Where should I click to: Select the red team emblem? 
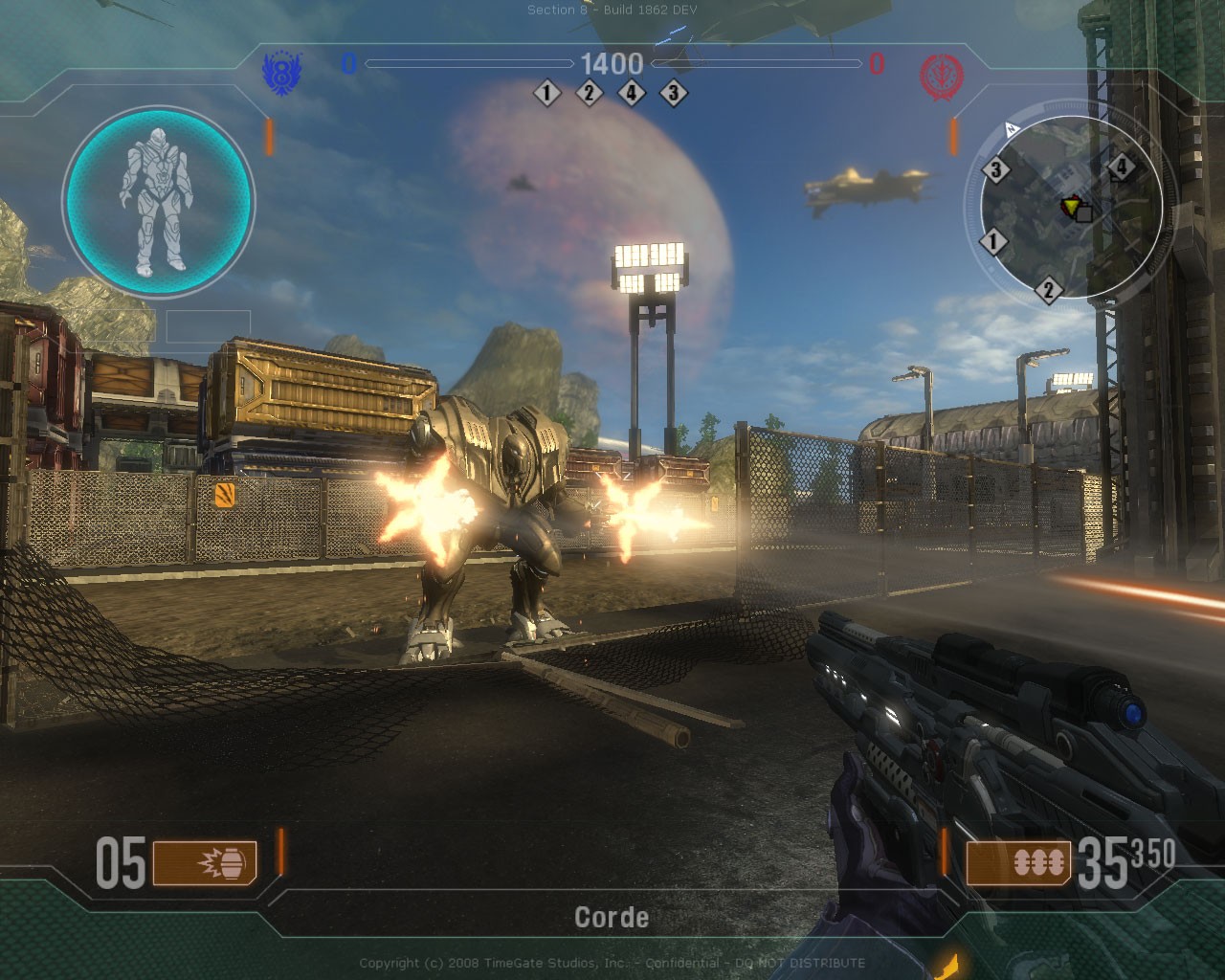[x=940, y=75]
